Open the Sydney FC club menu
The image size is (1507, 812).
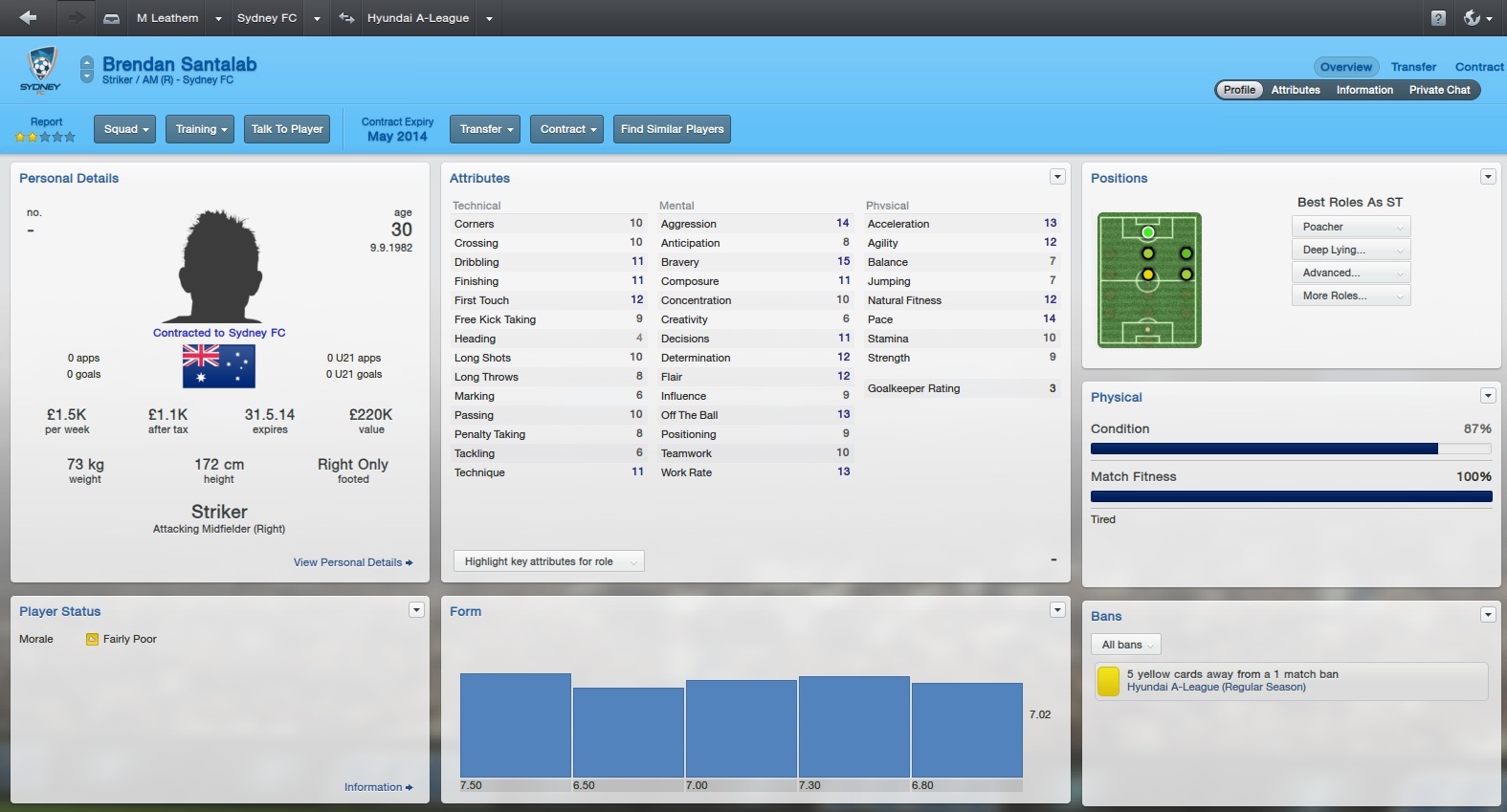[267, 18]
